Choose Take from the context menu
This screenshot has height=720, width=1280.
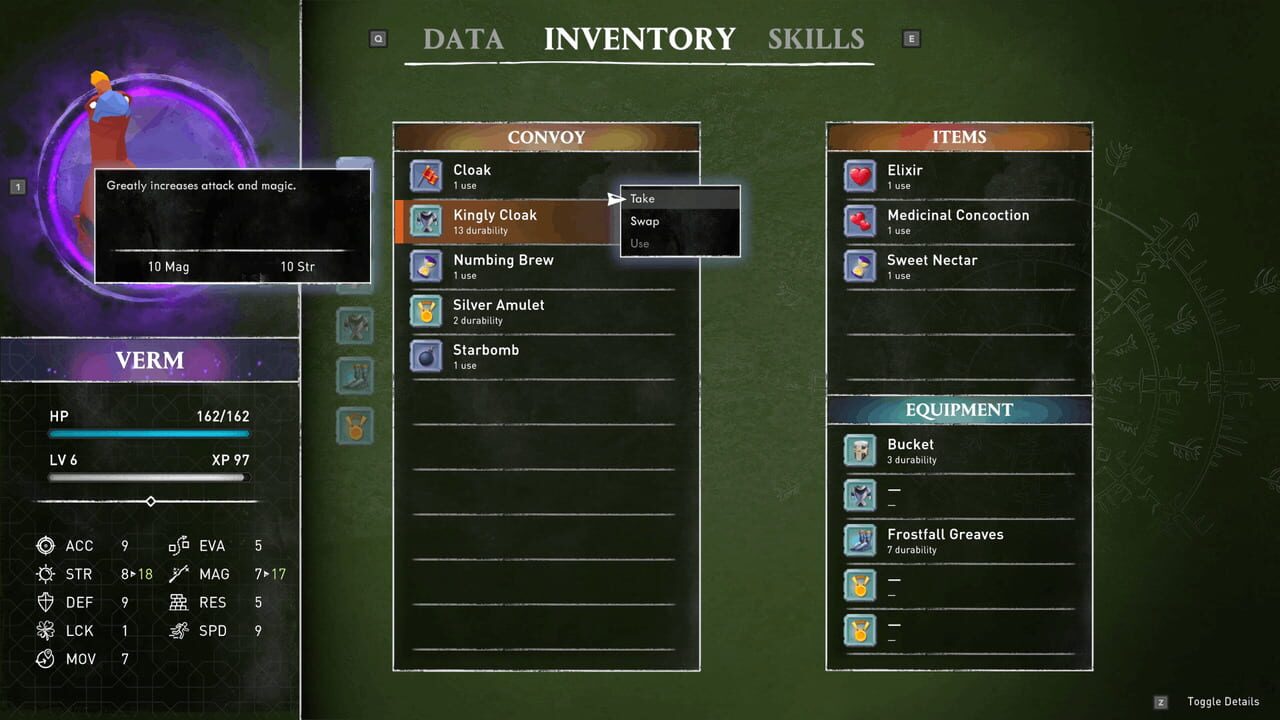point(641,198)
